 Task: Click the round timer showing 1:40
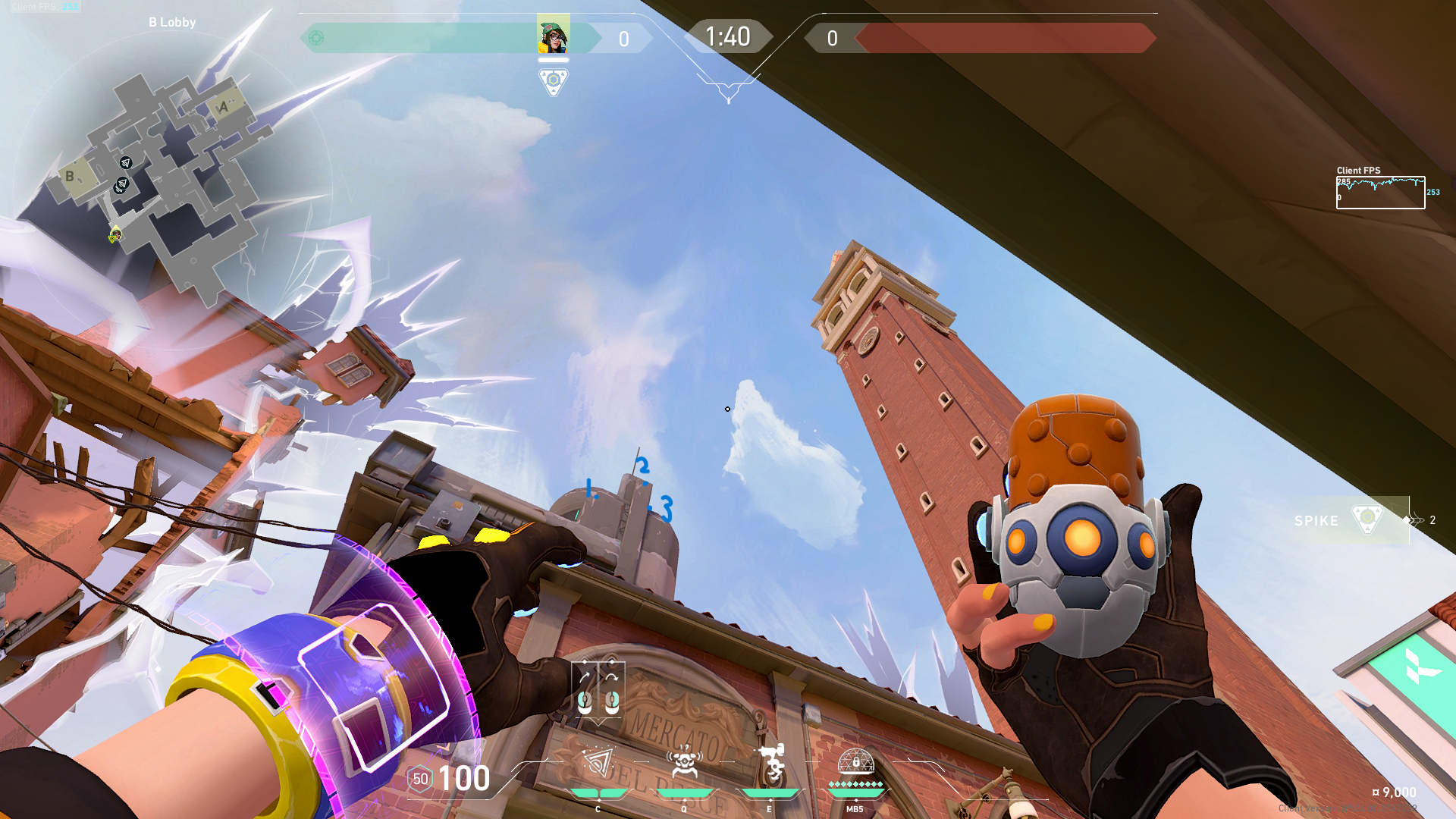coord(727,36)
